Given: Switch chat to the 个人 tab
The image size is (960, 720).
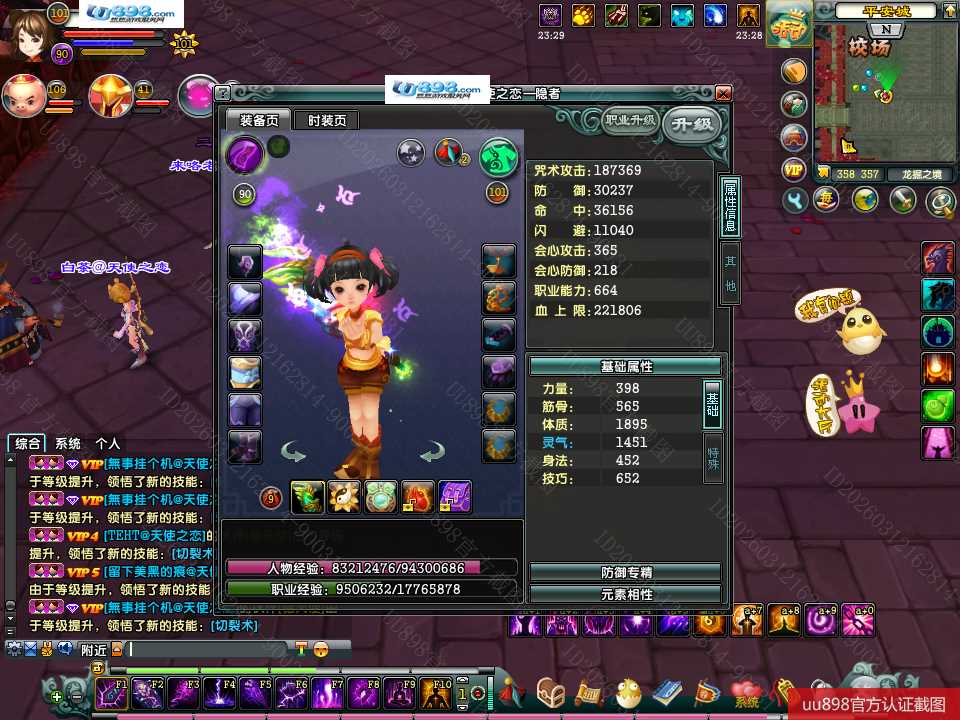Looking at the screenshot, I should tap(107, 444).
